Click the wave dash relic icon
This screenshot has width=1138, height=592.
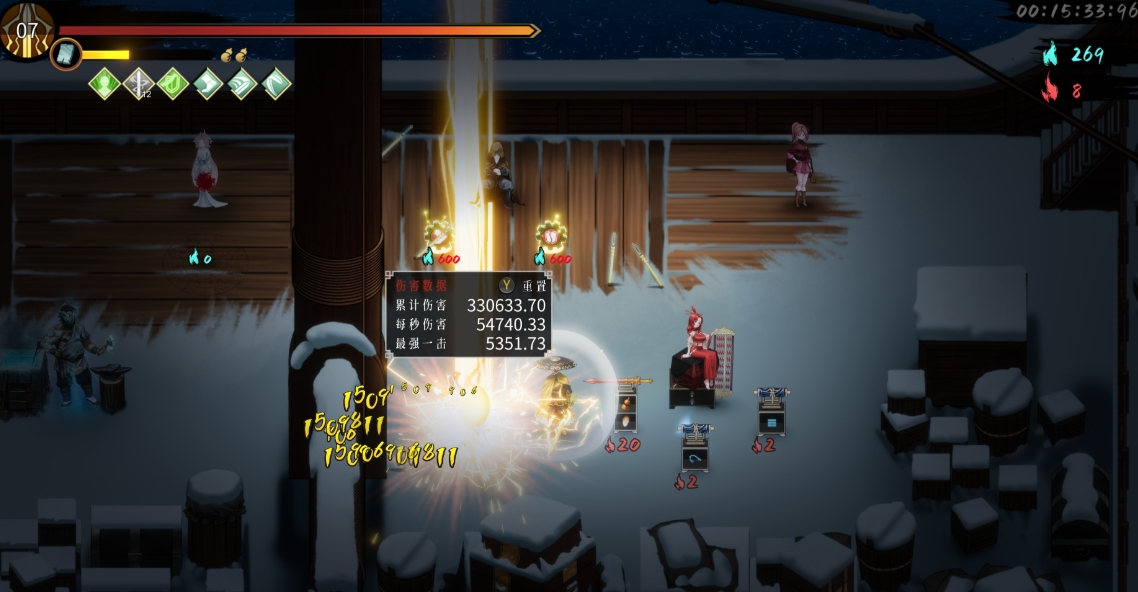coord(242,83)
